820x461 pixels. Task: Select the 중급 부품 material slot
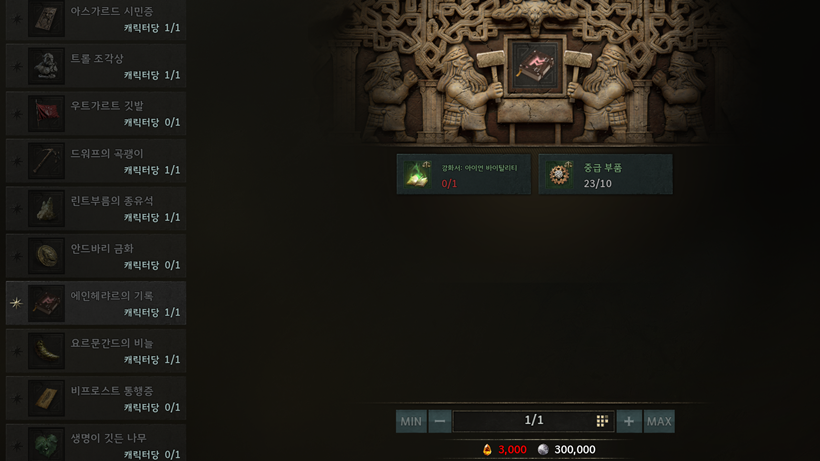(605, 174)
